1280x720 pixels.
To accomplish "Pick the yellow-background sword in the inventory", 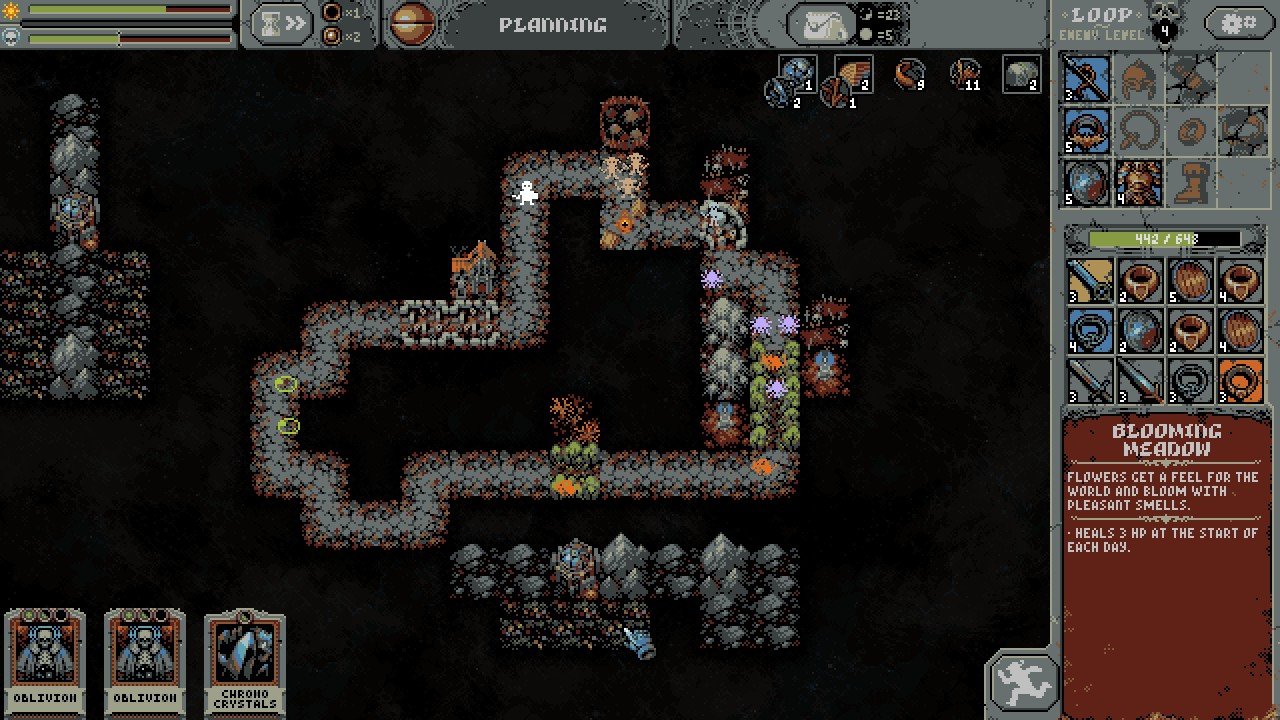I will pos(1087,281).
